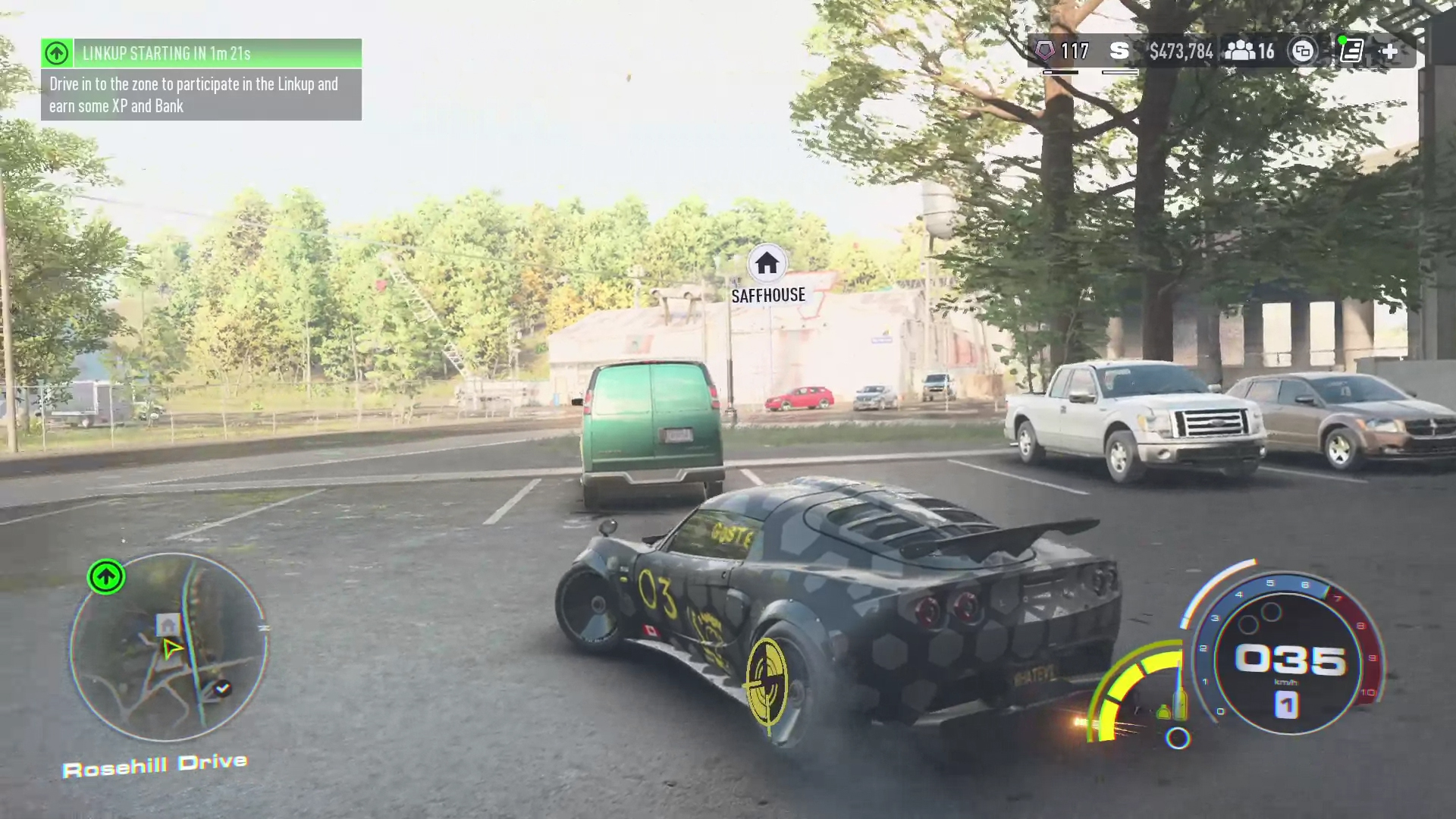Image resolution: width=1456 pixels, height=819 pixels.
Task: Click the overlapping-windows circular icon
Action: click(1303, 51)
